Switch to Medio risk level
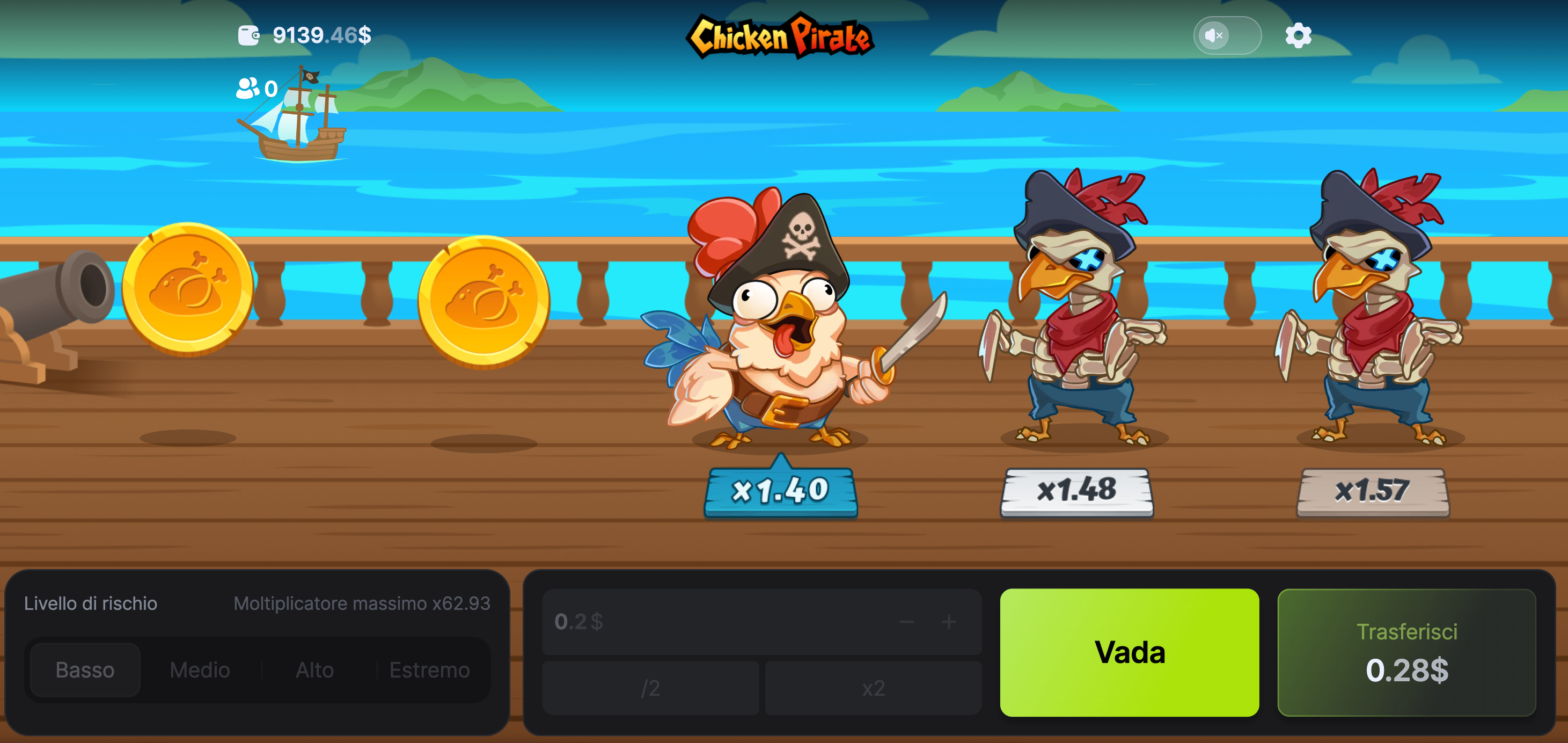The image size is (1568, 743). pyautogui.click(x=199, y=670)
